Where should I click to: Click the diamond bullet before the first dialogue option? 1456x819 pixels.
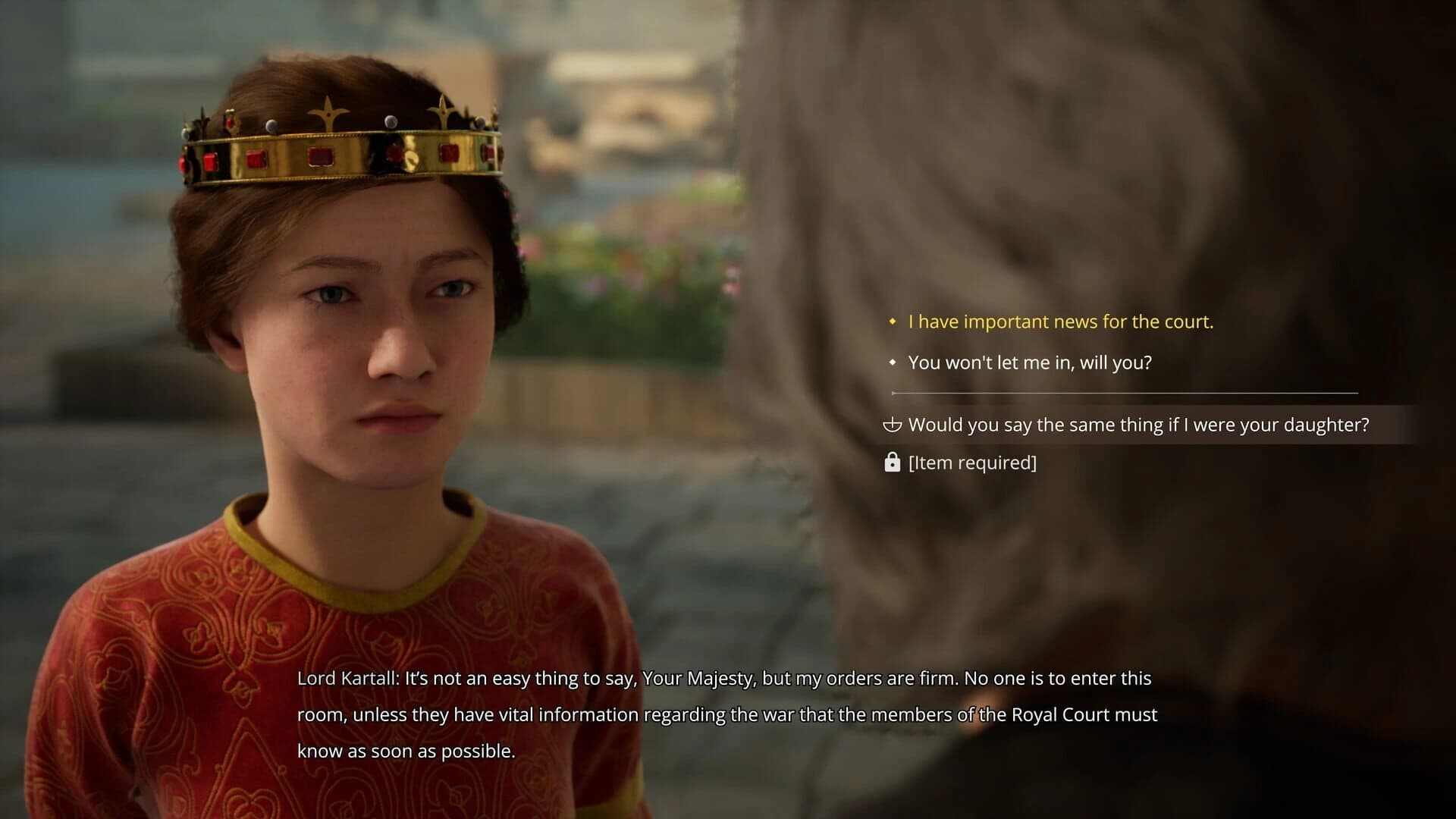891,322
